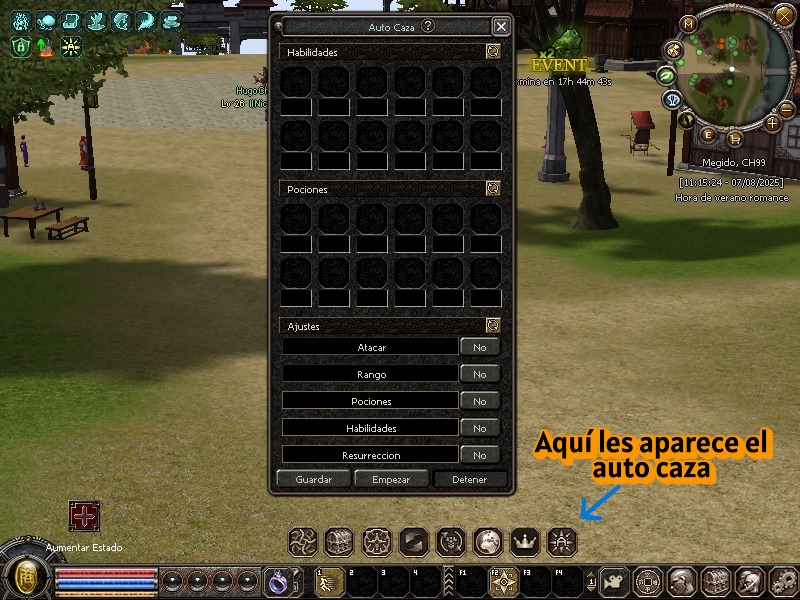Toggle the Rango setting
The height and width of the screenshot is (600, 800).
tap(480, 374)
